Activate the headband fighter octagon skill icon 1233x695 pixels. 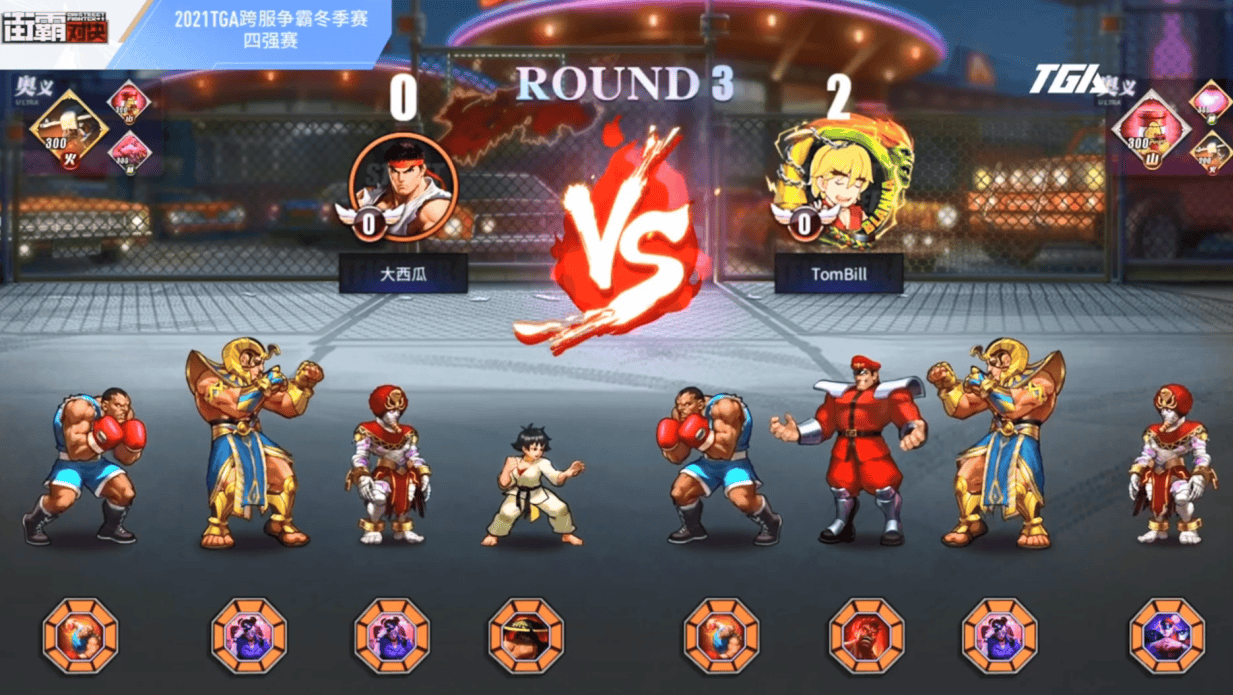(x=525, y=635)
